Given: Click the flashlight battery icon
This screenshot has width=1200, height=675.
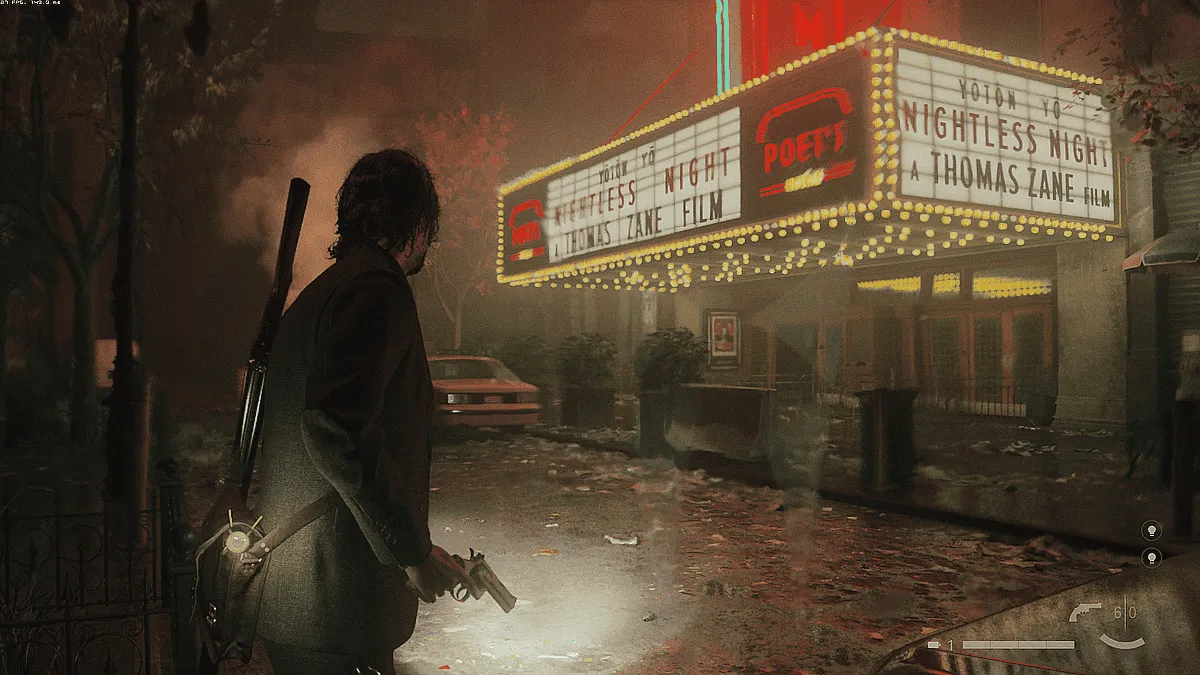Looking at the screenshot, I should (x=933, y=645).
